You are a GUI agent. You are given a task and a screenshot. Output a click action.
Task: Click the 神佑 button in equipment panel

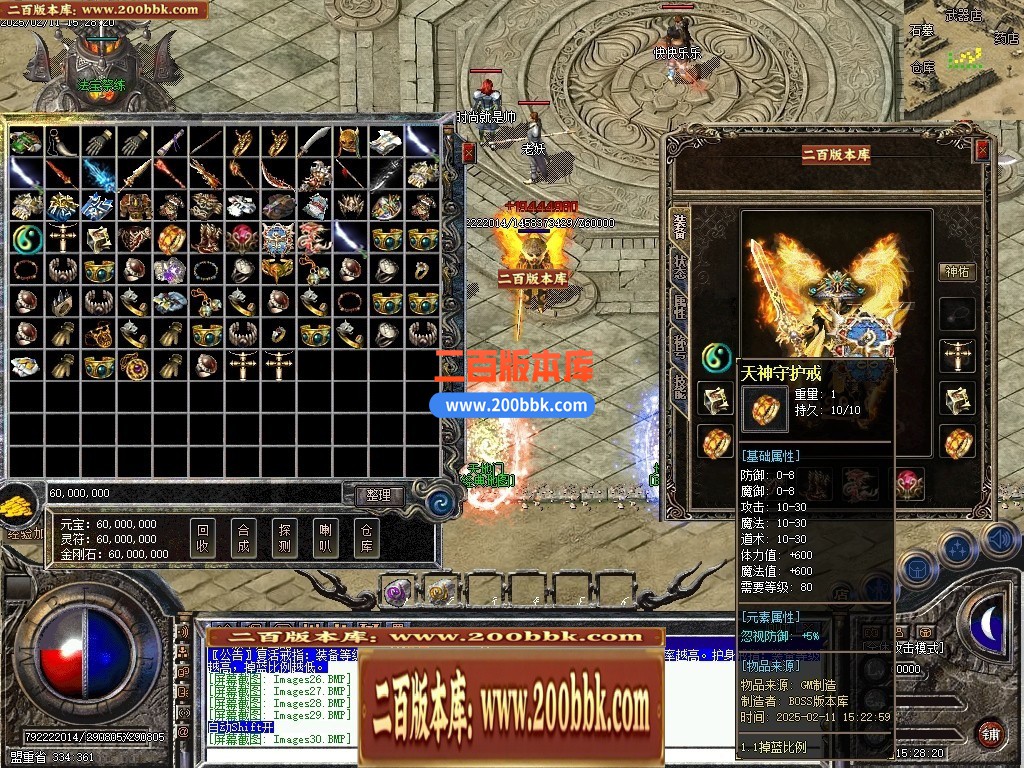[957, 271]
